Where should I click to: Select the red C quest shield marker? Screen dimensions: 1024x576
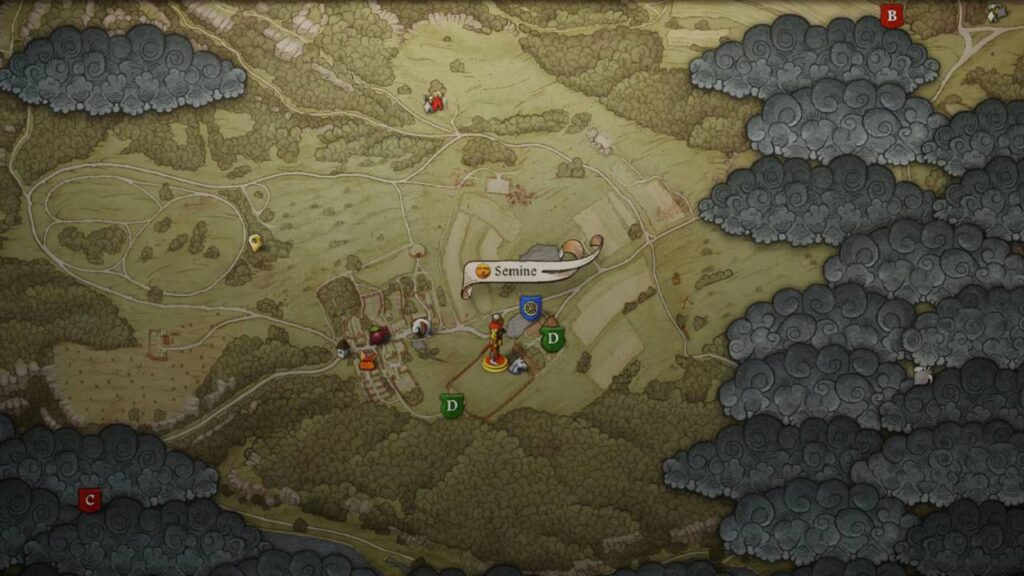click(90, 499)
